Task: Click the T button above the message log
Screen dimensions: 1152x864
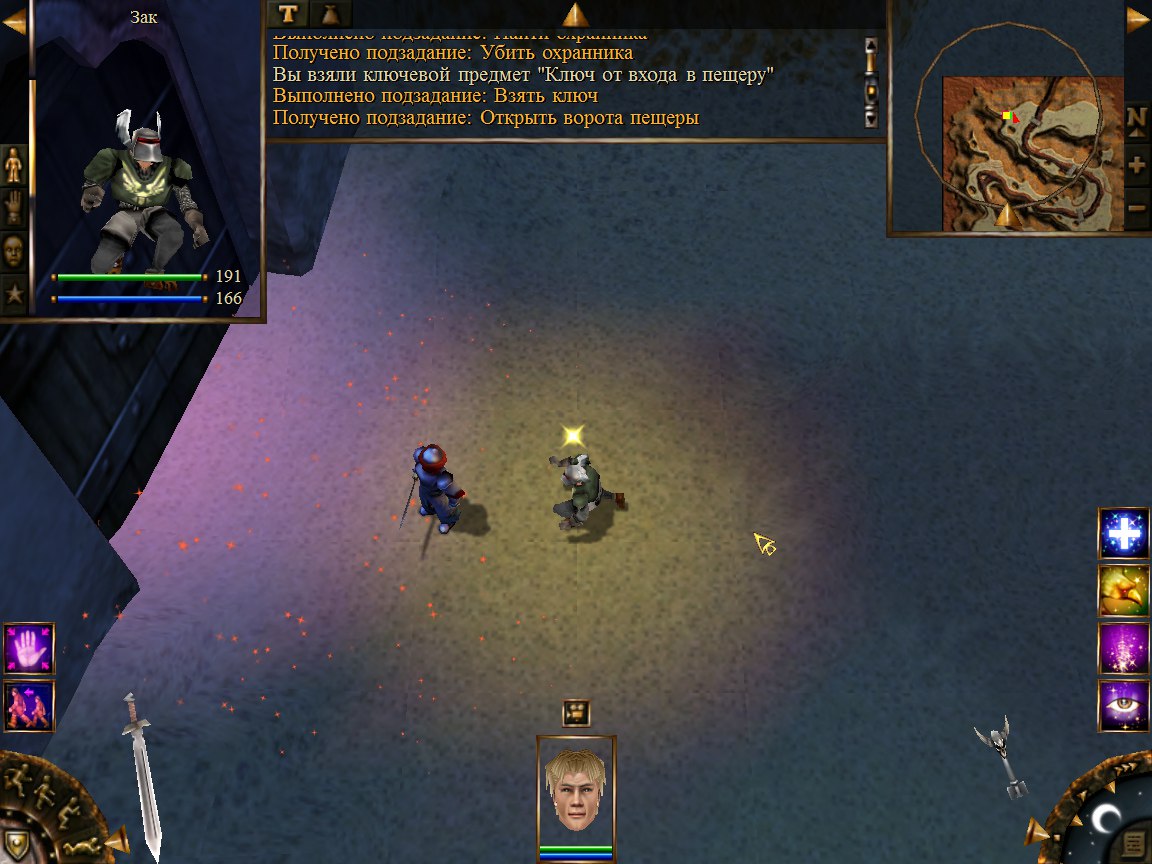Action: [288, 13]
